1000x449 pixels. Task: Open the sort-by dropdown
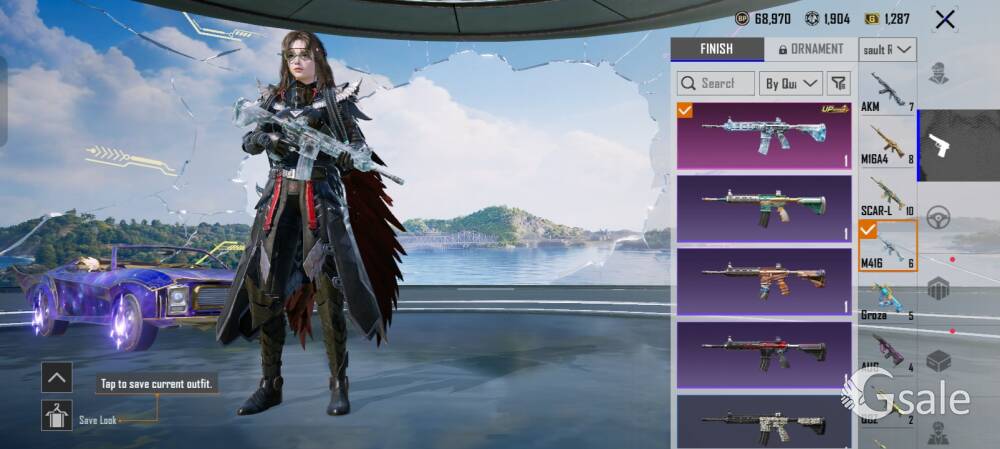(x=791, y=83)
